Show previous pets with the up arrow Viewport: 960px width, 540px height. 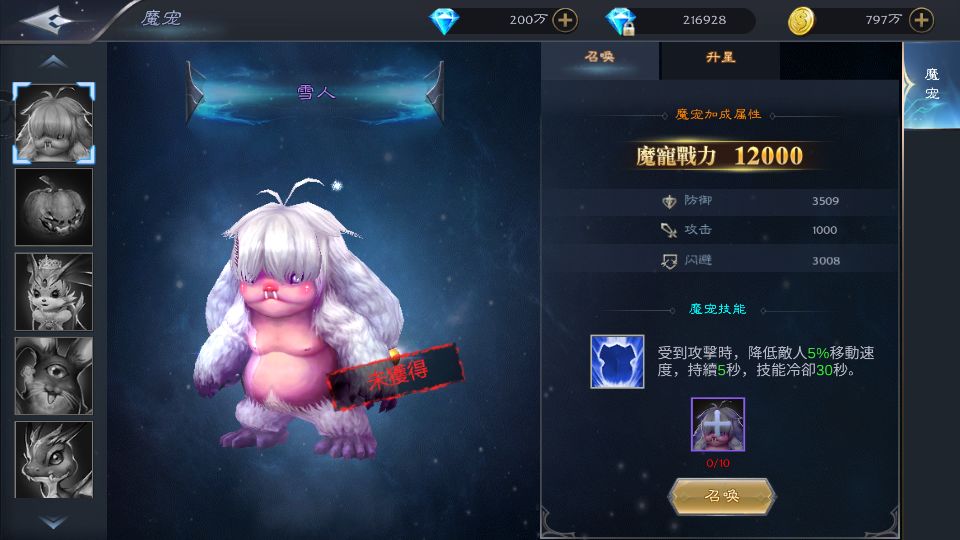pos(54,62)
